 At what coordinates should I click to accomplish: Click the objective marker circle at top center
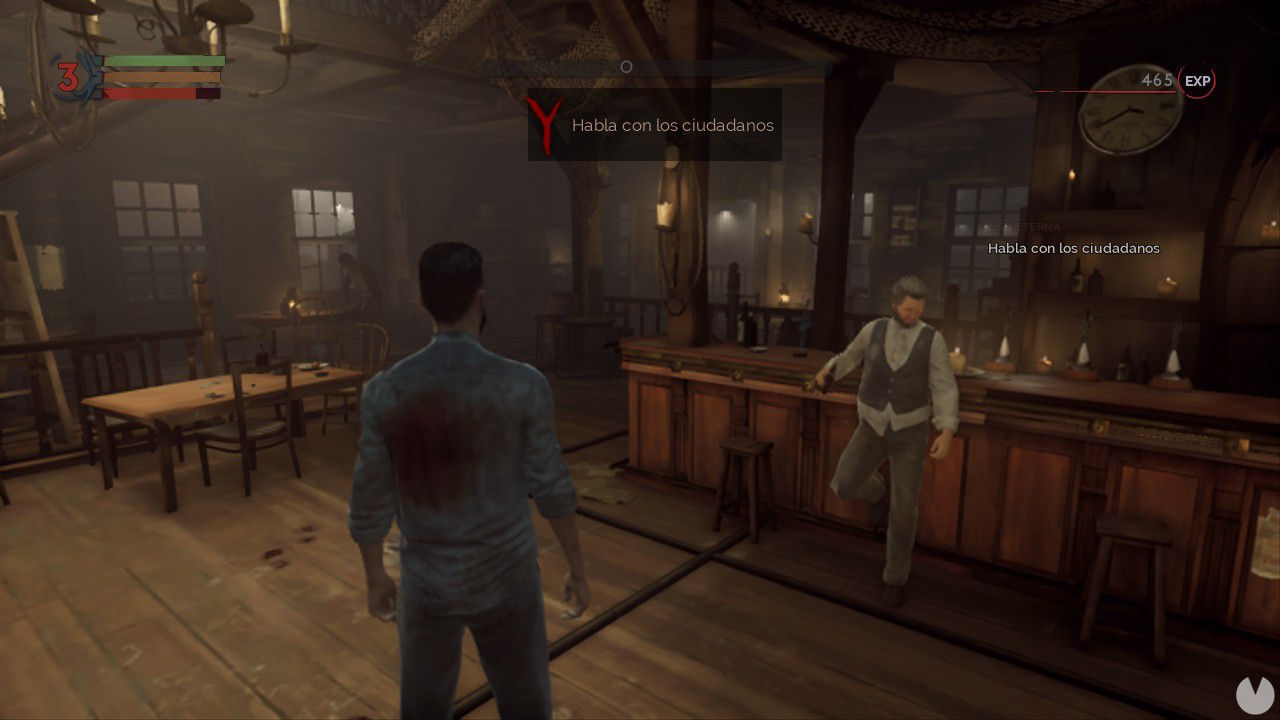(627, 66)
